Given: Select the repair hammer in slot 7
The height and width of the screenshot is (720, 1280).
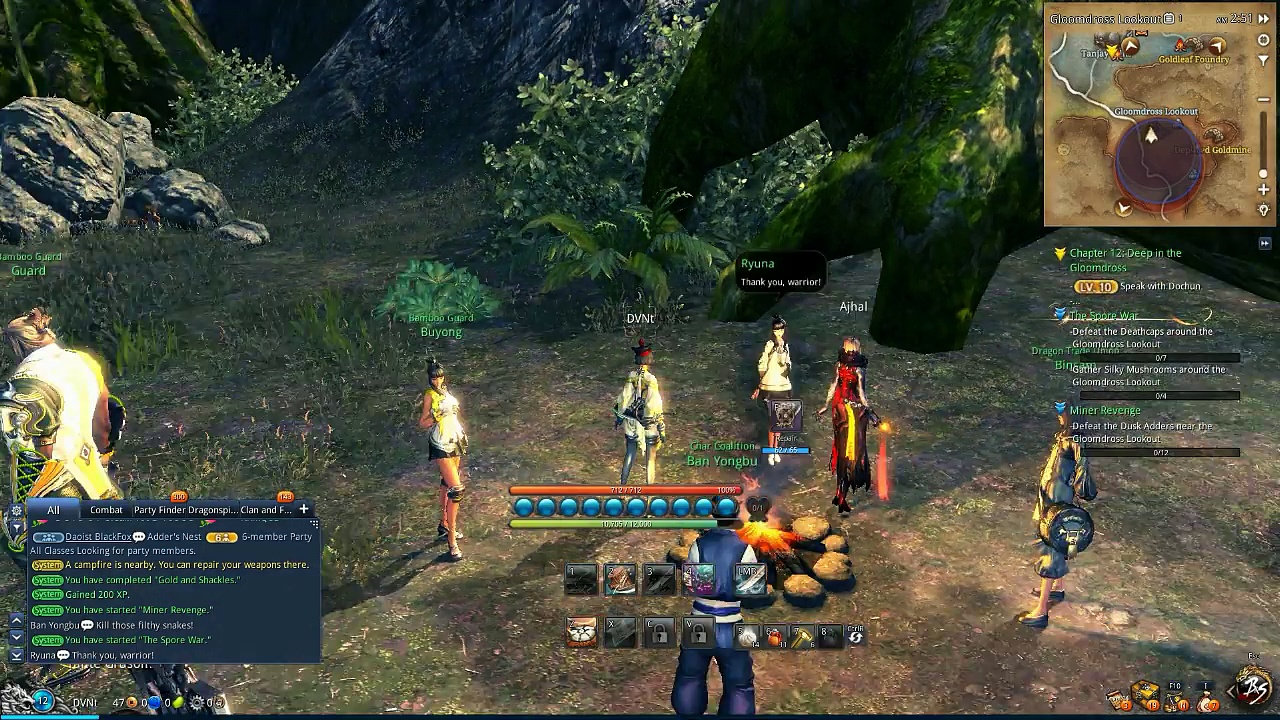Looking at the screenshot, I should [x=802, y=636].
